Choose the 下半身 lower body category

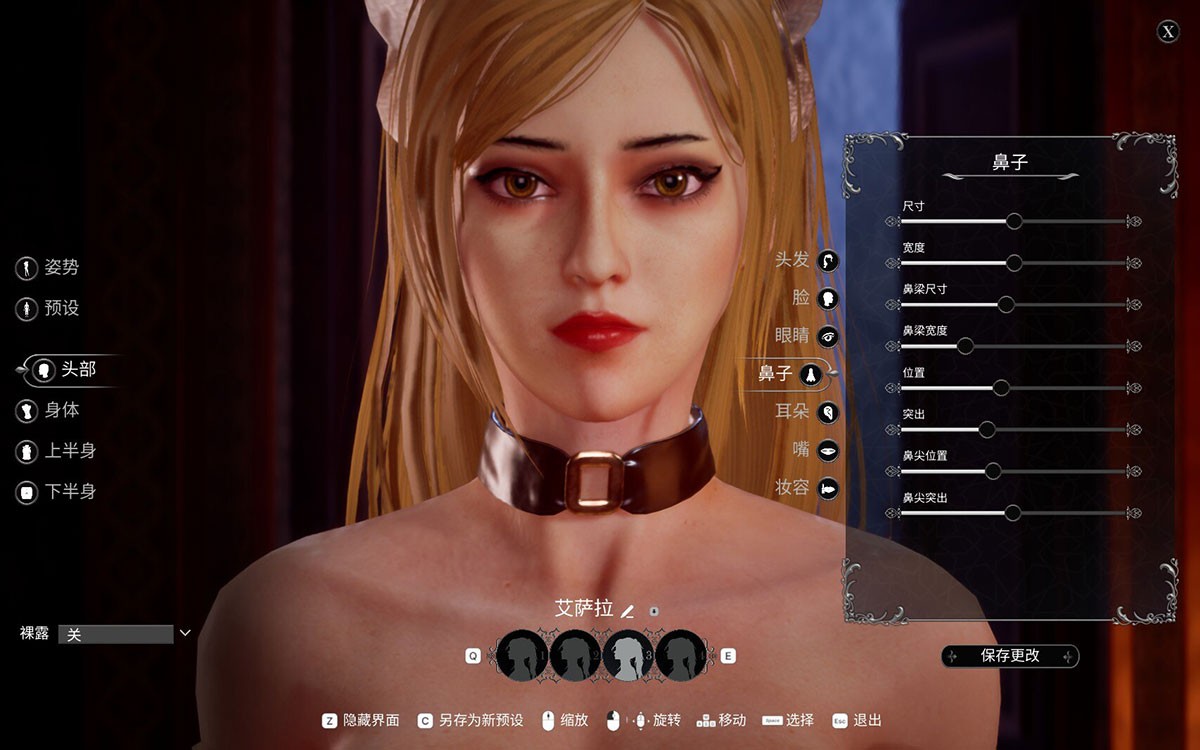(56, 492)
